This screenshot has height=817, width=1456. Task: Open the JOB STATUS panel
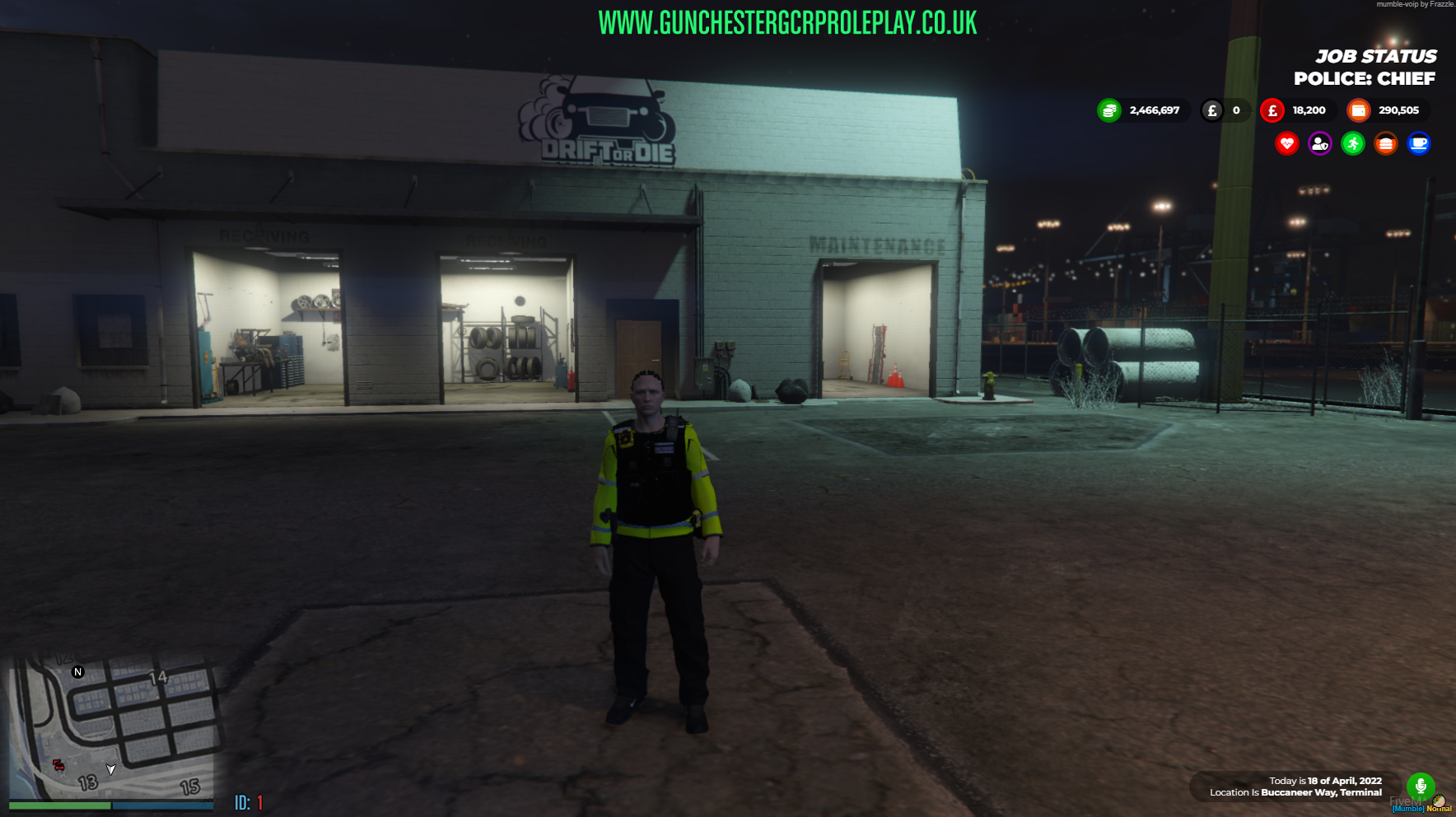[x=1376, y=57]
